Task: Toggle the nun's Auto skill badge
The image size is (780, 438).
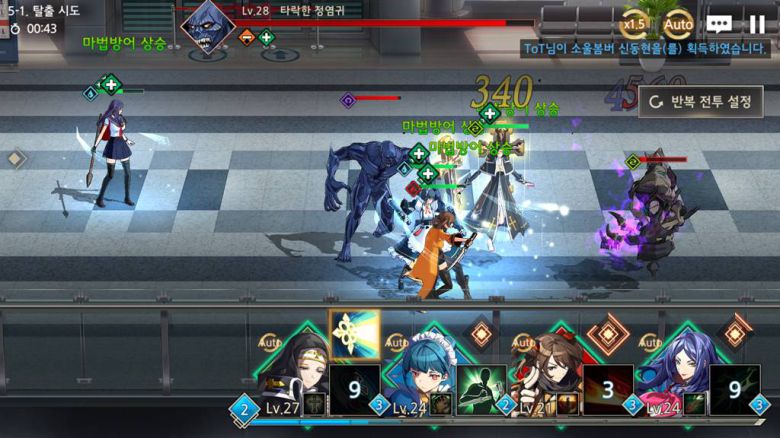Action: point(269,343)
